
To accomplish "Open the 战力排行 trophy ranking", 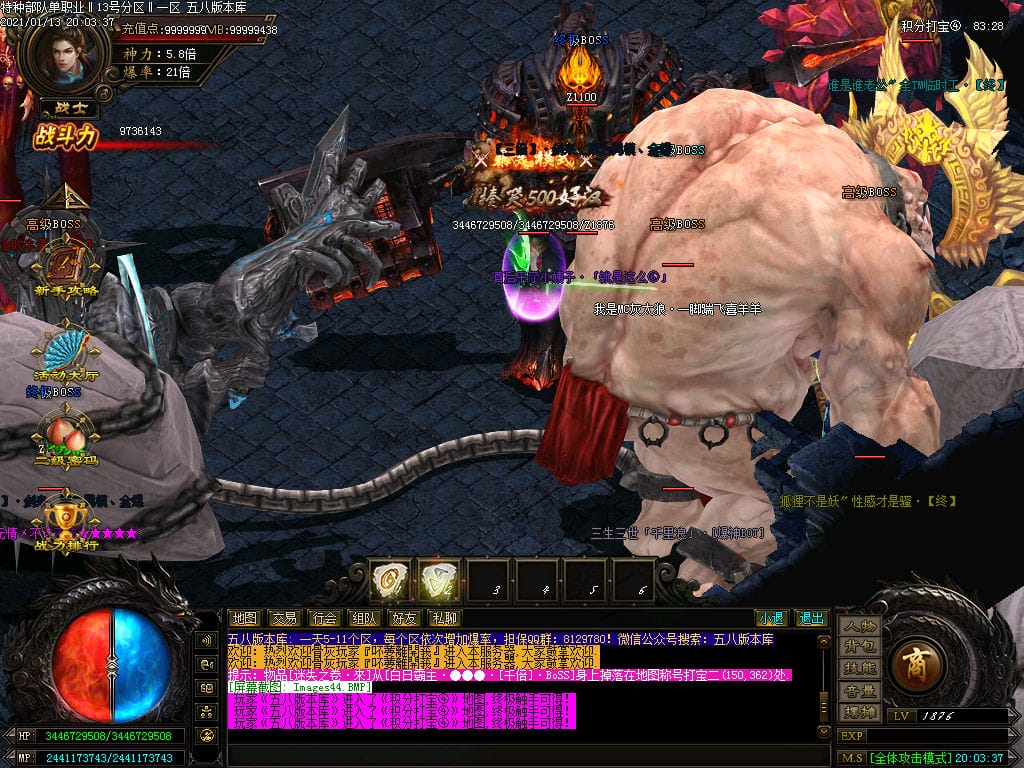I will (65, 522).
